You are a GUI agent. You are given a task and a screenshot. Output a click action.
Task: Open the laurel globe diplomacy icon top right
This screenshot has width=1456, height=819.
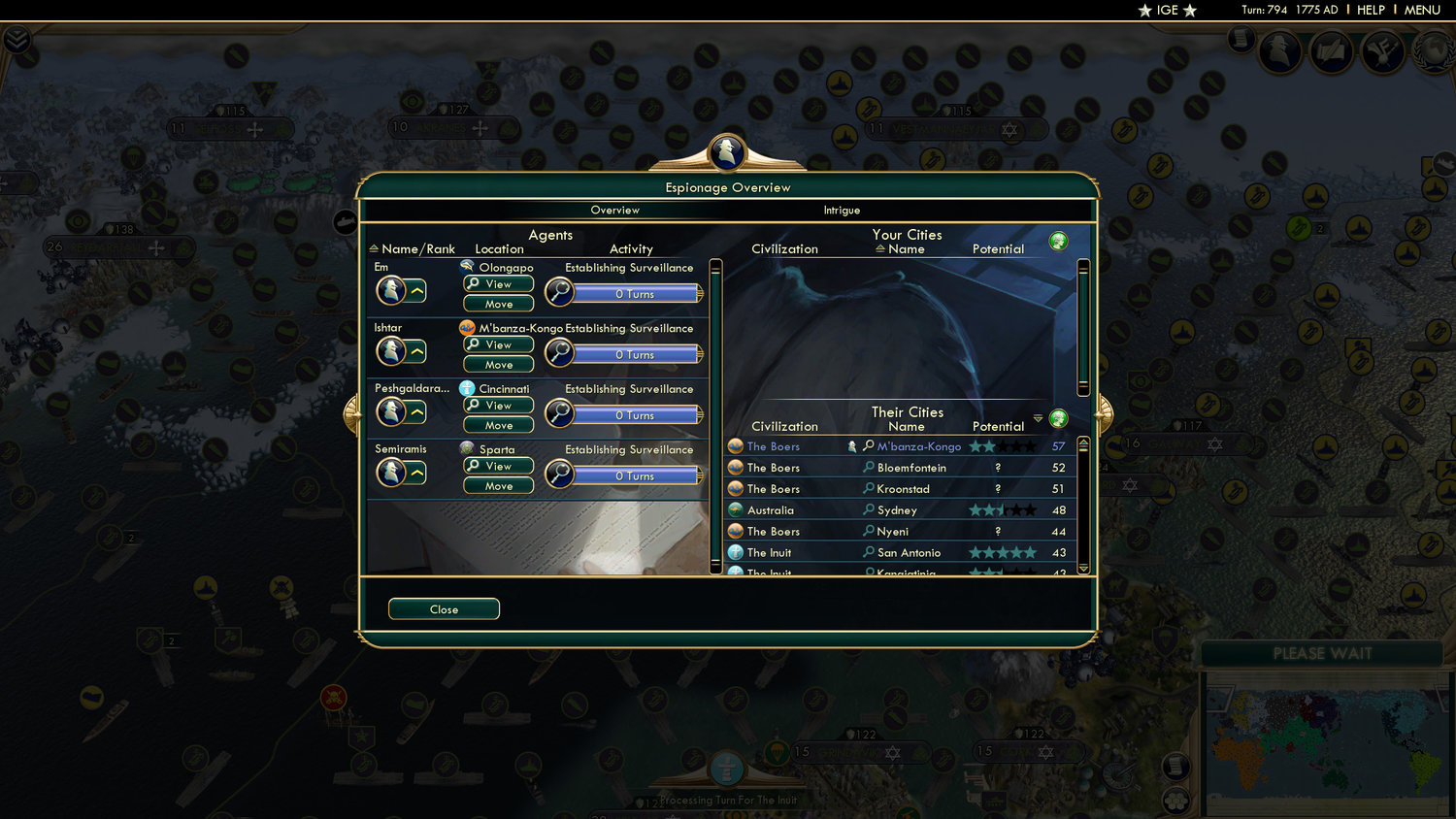[x=1433, y=51]
